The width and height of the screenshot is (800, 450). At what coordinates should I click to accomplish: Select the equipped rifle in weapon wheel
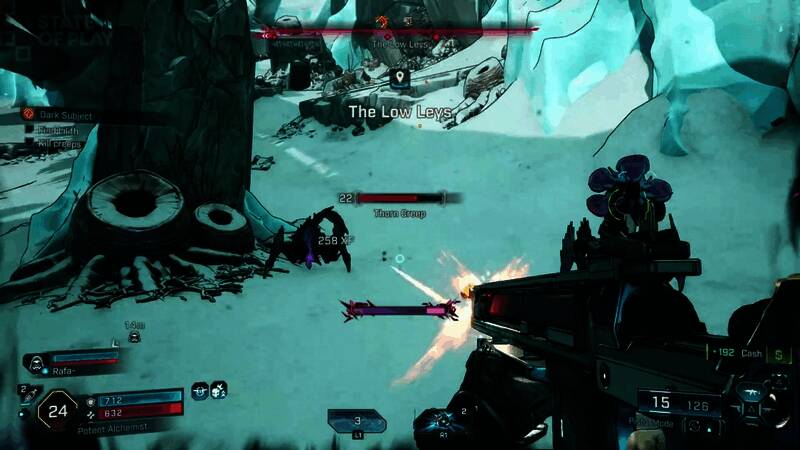[x=751, y=395]
